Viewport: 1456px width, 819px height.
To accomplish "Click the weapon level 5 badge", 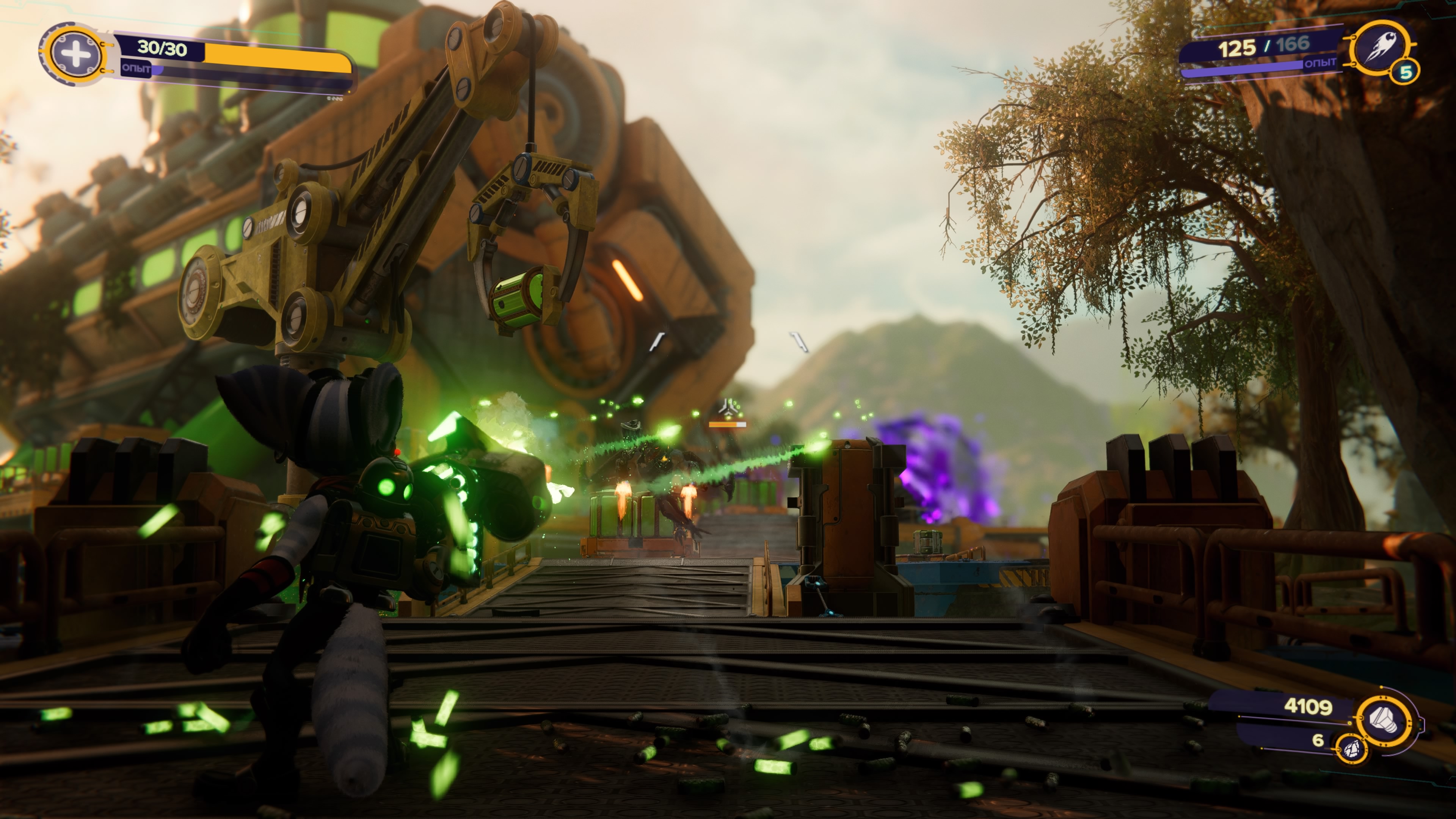I will tap(1406, 72).
